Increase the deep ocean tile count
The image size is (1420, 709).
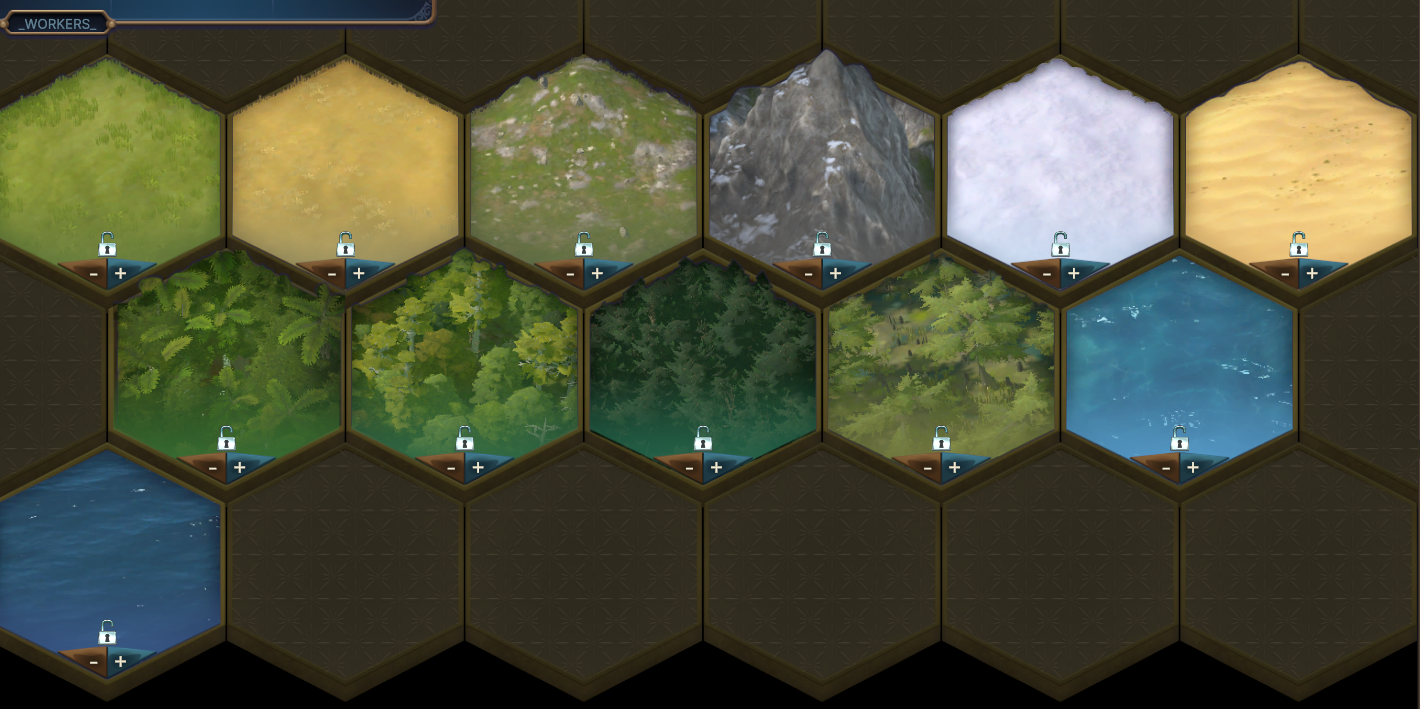click(x=120, y=661)
